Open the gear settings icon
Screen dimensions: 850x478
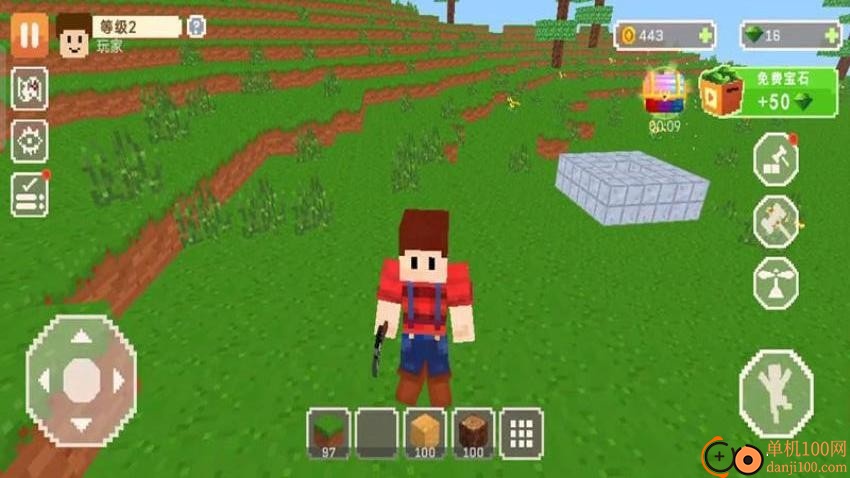click(x=30, y=142)
